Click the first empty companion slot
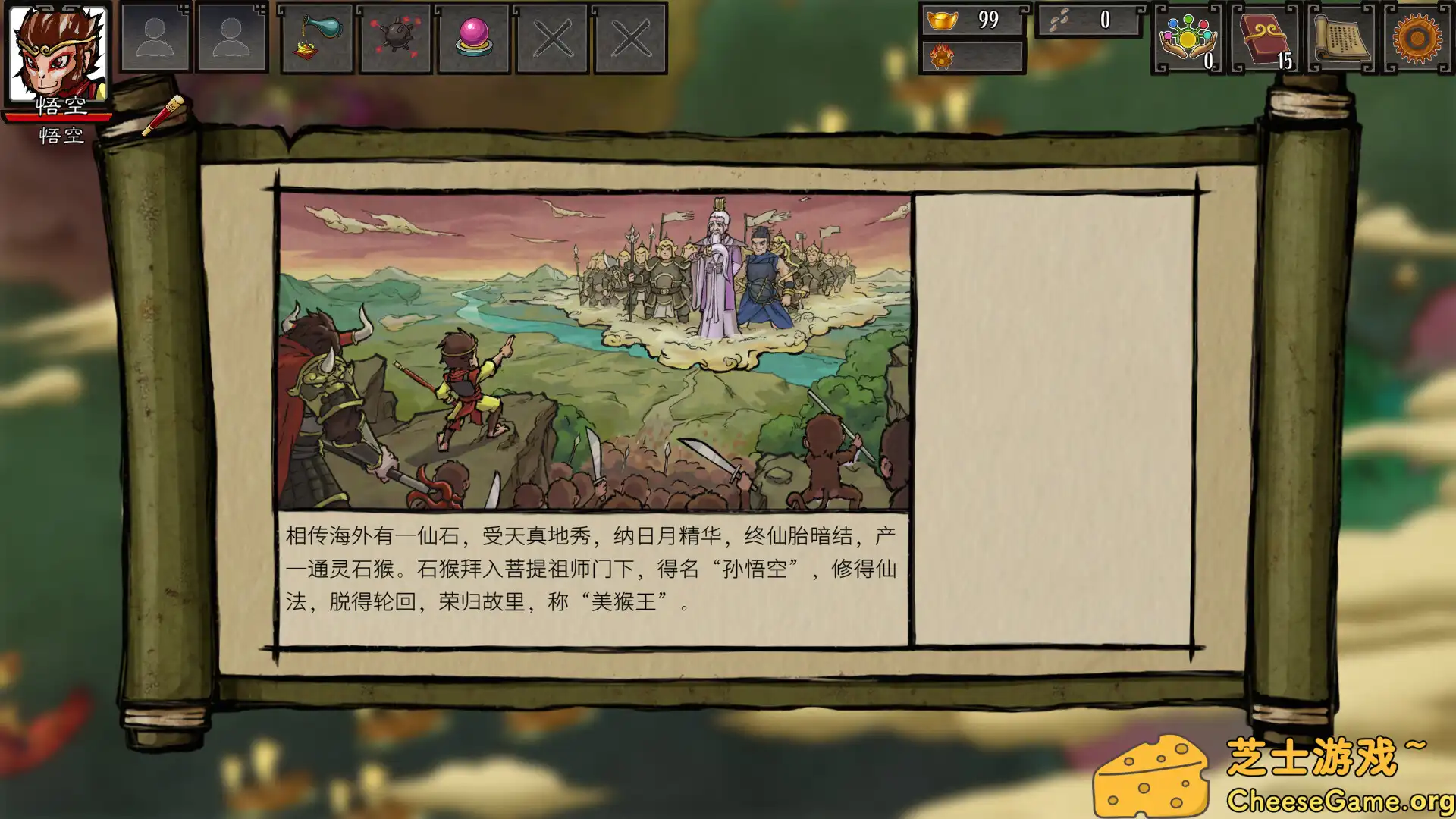 155,37
